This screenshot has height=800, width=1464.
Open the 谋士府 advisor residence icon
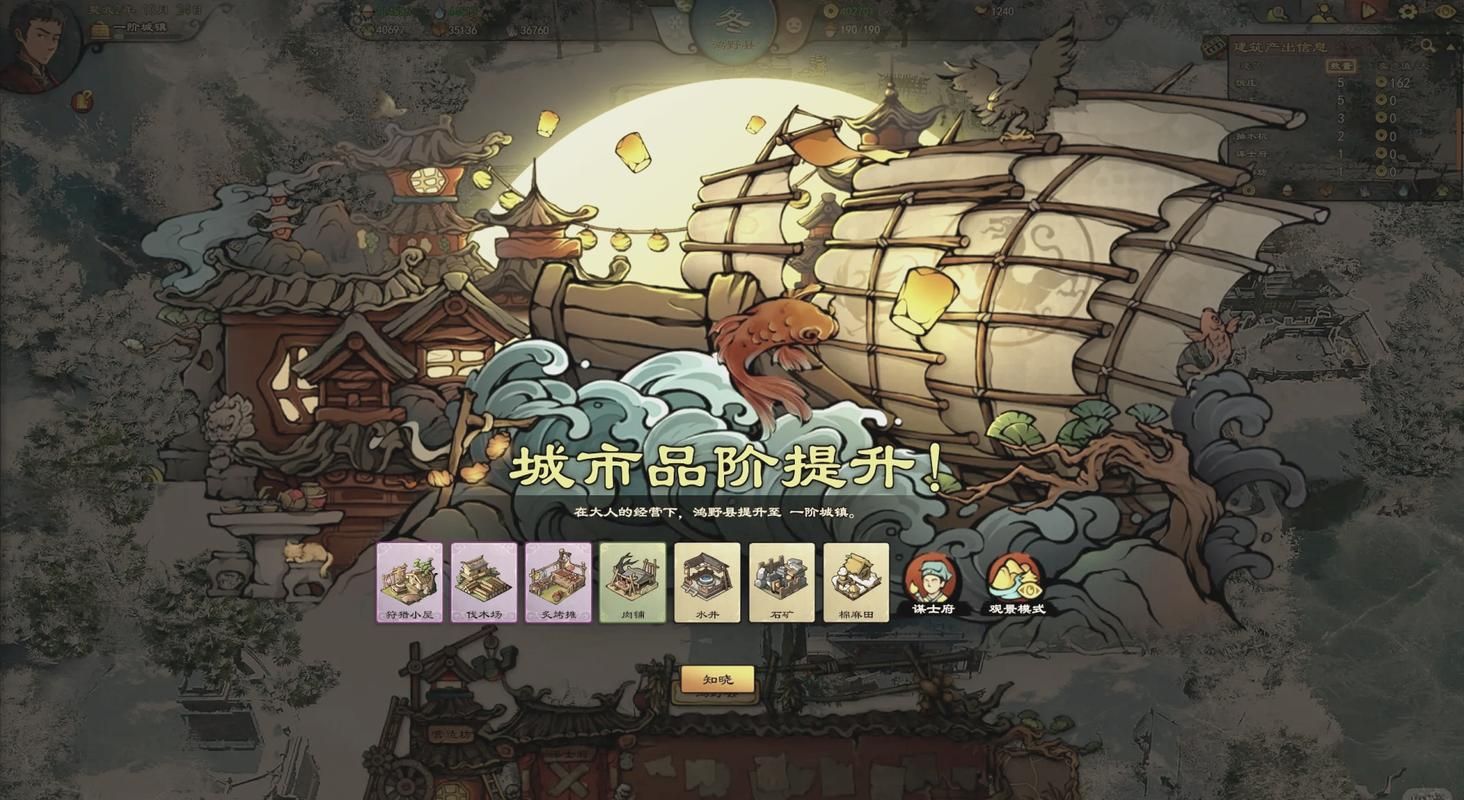click(933, 578)
